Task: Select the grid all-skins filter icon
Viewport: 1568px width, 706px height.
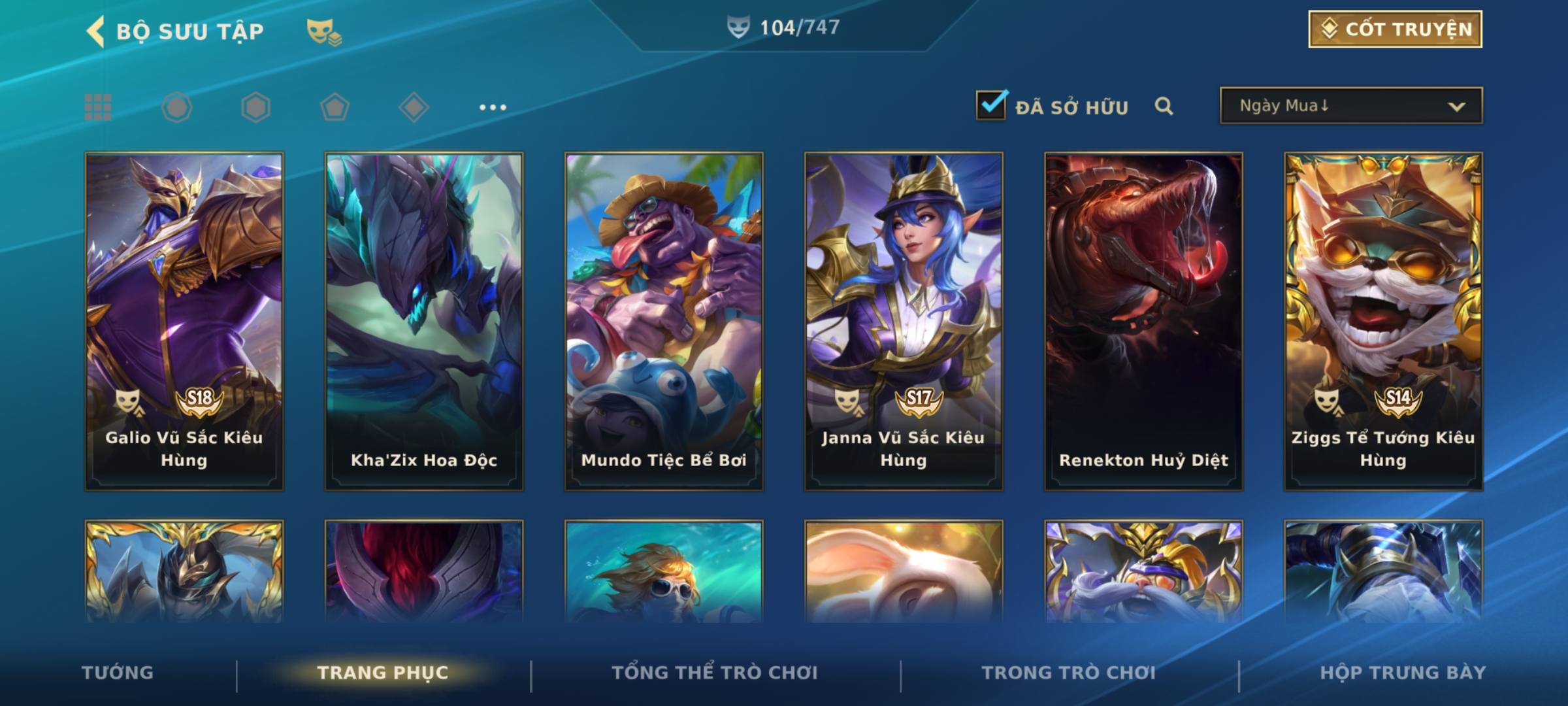Action: tap(98, 107)
